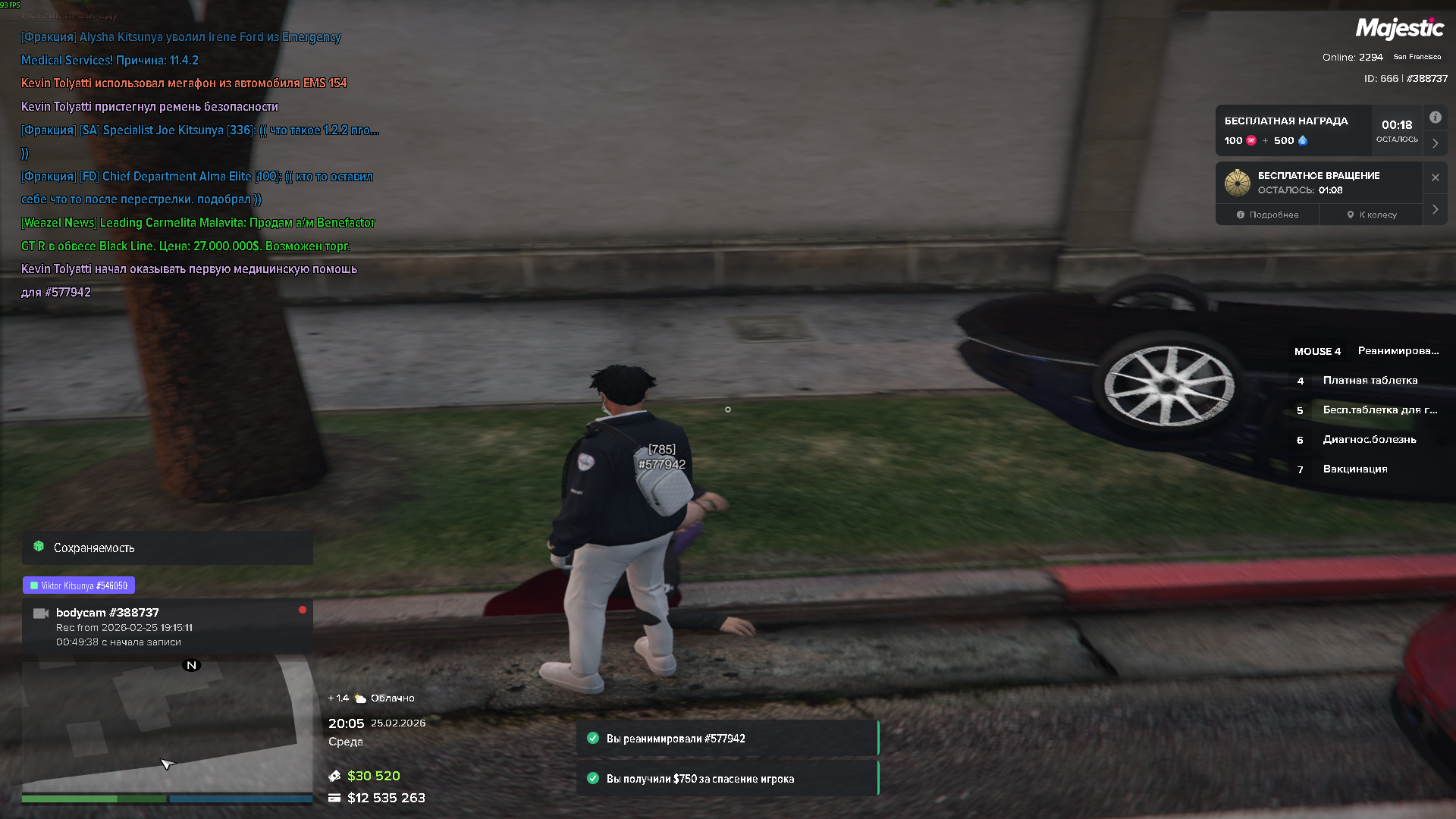Open the minimap
Viewport: 1456px width, 819px height.
coord(167,724)
